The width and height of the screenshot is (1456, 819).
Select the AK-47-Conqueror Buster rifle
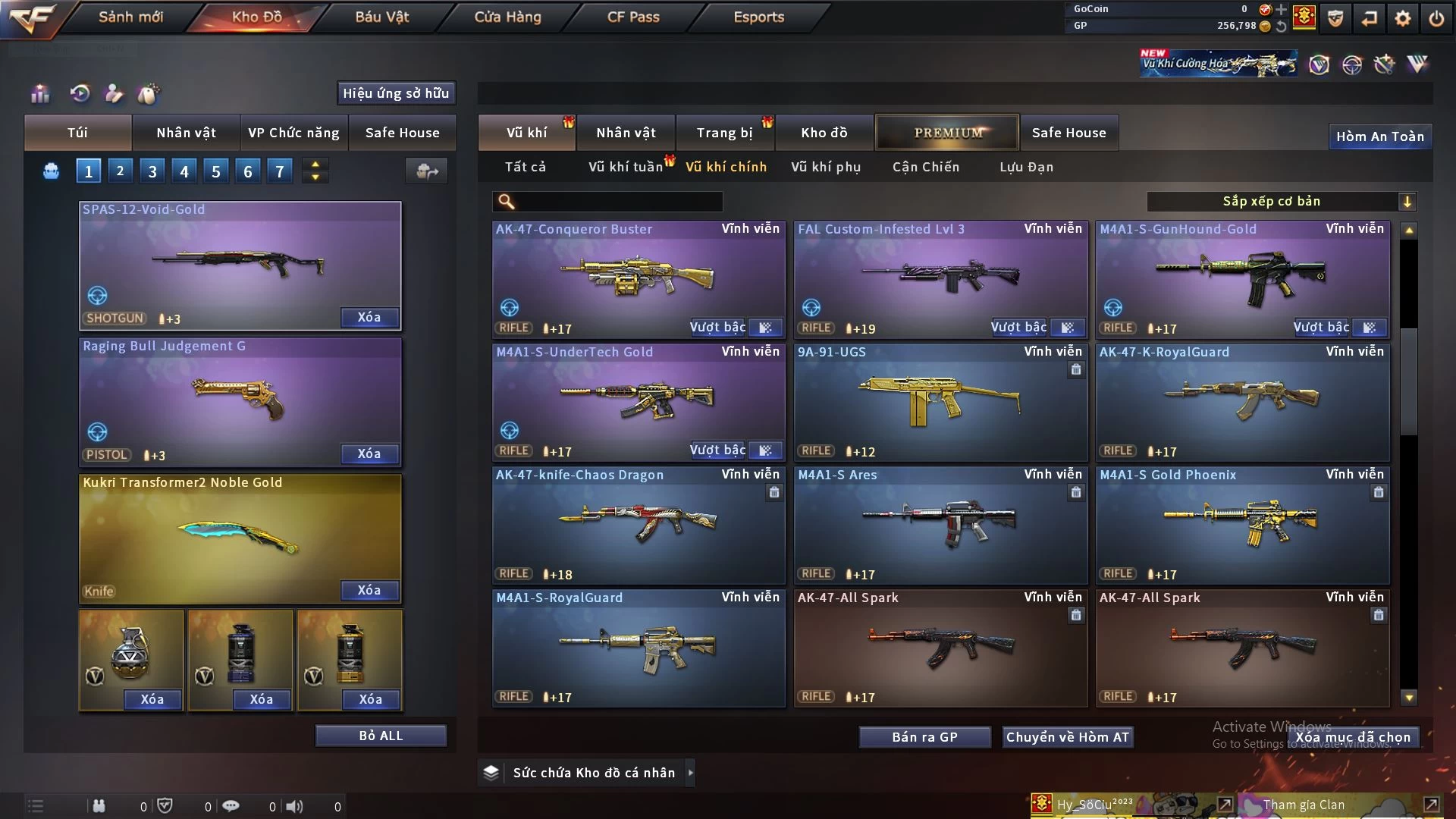click(x=638, y=278)
